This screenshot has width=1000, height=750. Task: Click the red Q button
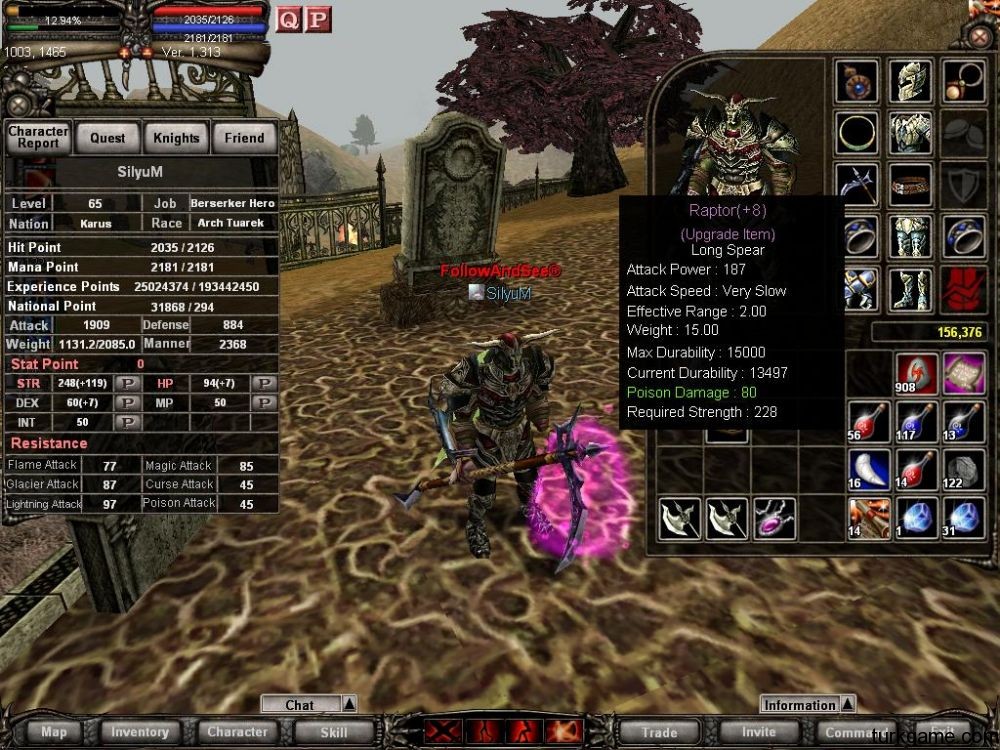coord(288,19)
